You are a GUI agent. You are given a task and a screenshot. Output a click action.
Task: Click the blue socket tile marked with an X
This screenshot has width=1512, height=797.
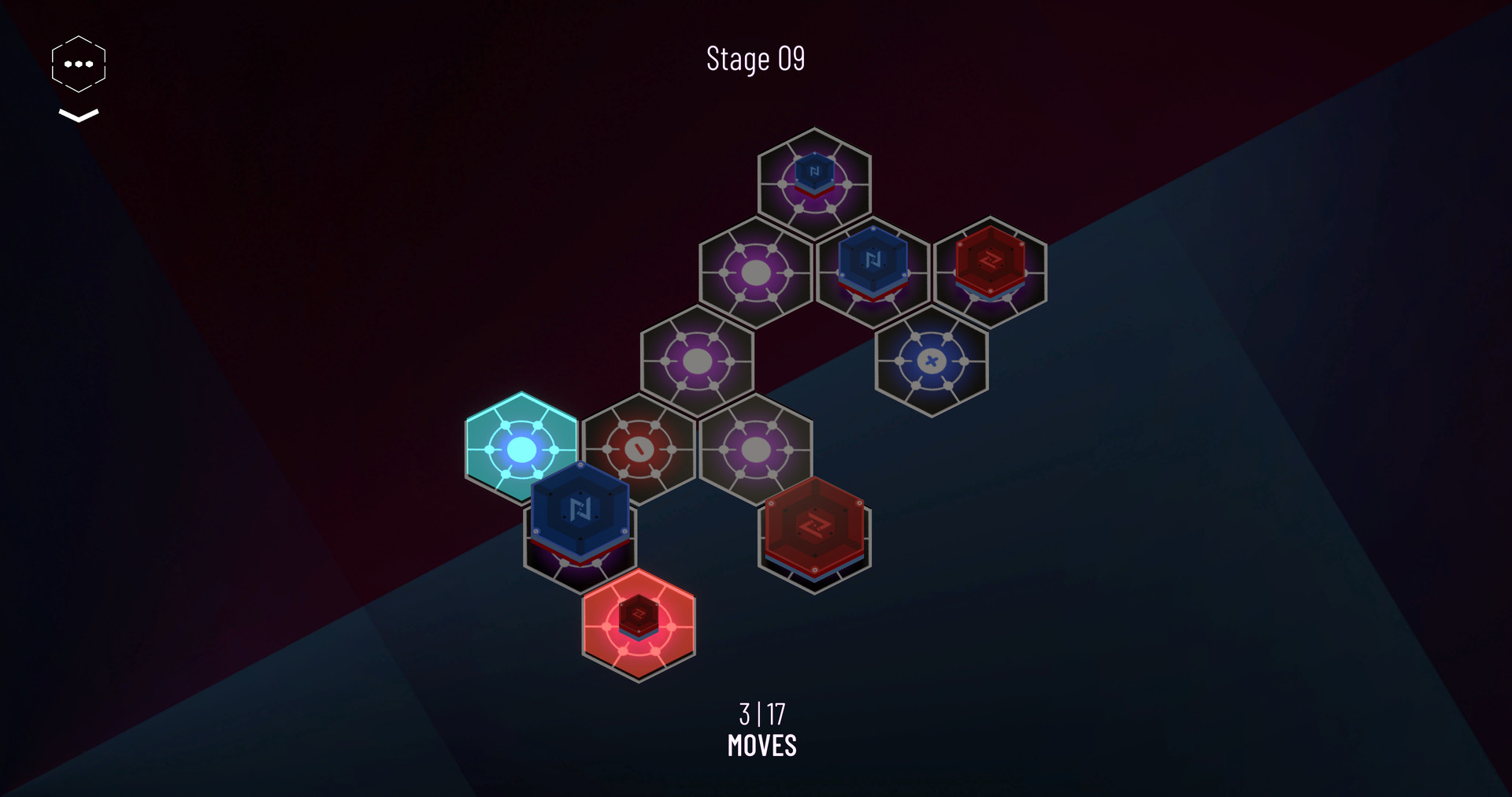[x=932, y=361]
